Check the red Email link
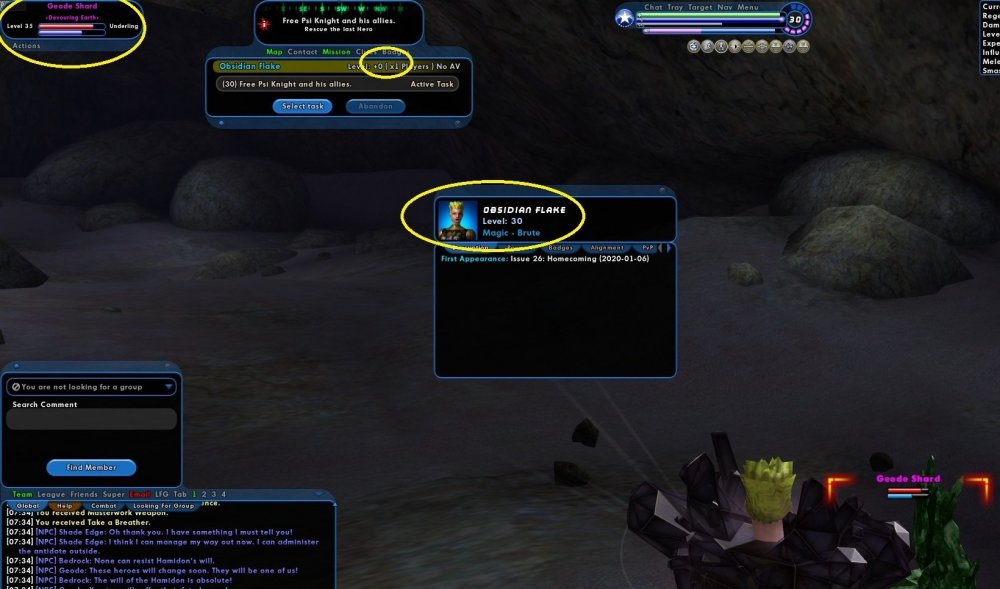 (140, 494)
